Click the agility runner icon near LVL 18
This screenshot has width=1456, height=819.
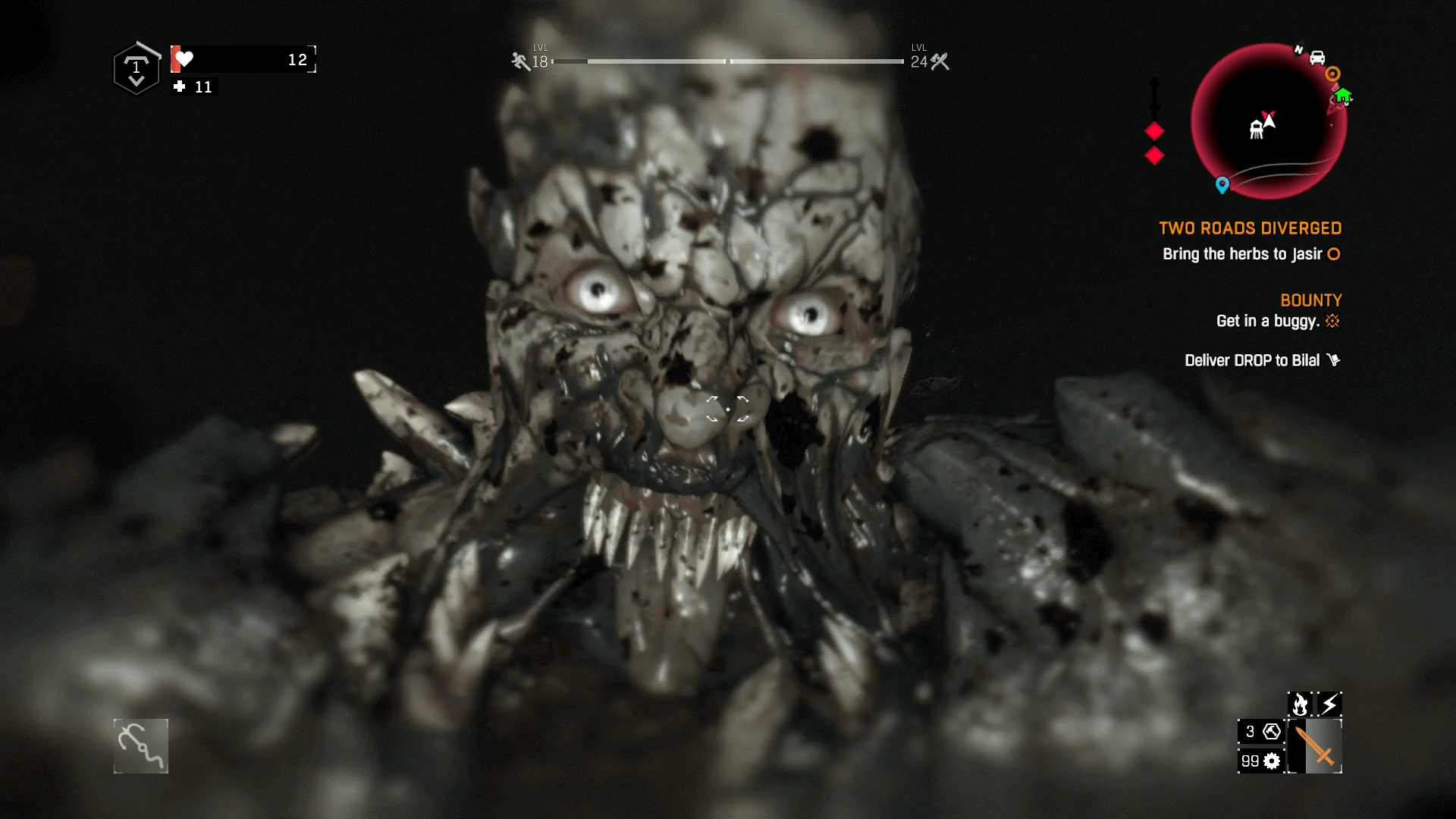click(519, 62)
